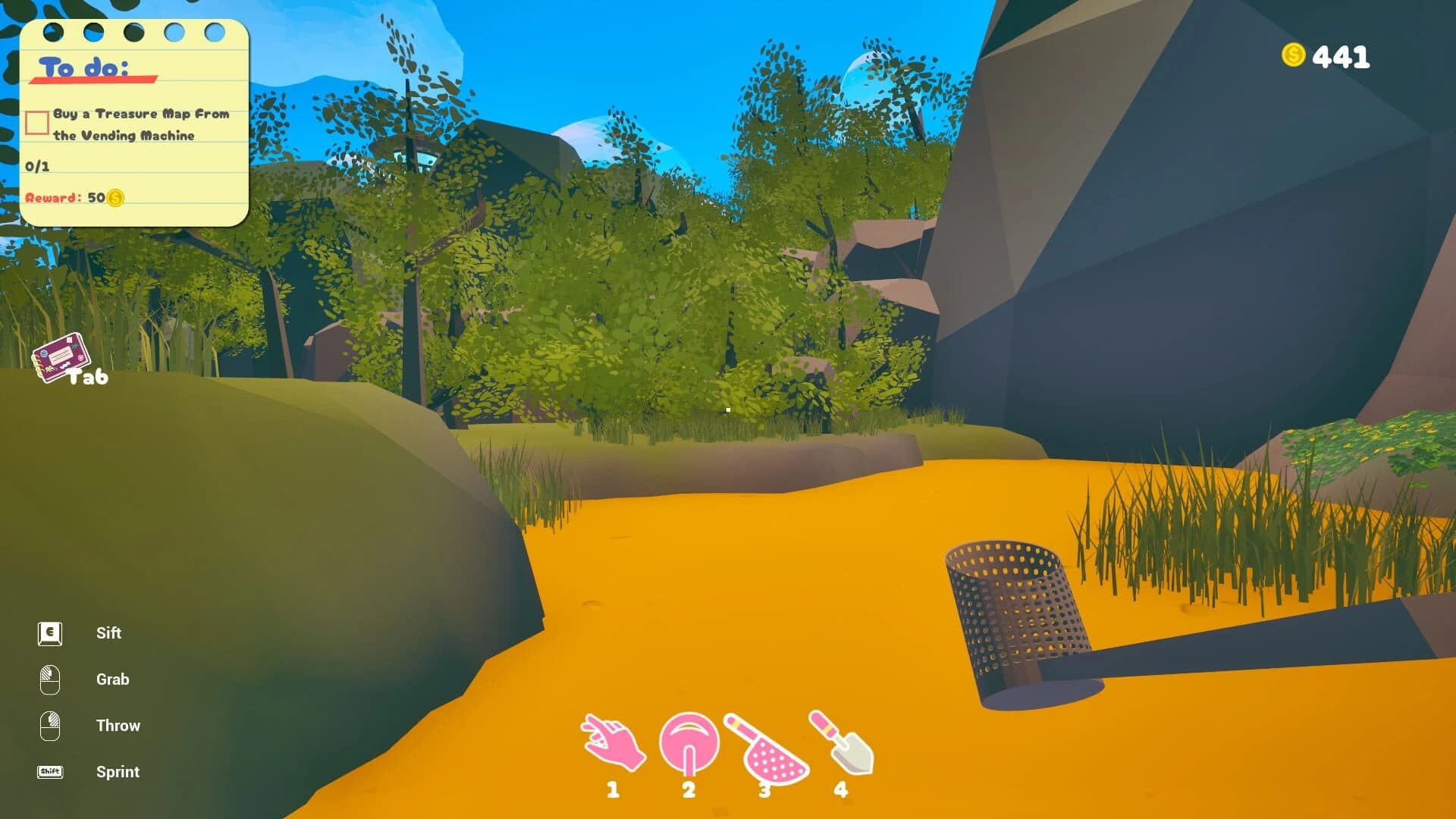Click the Shift key icon for Sprint

pyautogui.click(x=49, y=771)
